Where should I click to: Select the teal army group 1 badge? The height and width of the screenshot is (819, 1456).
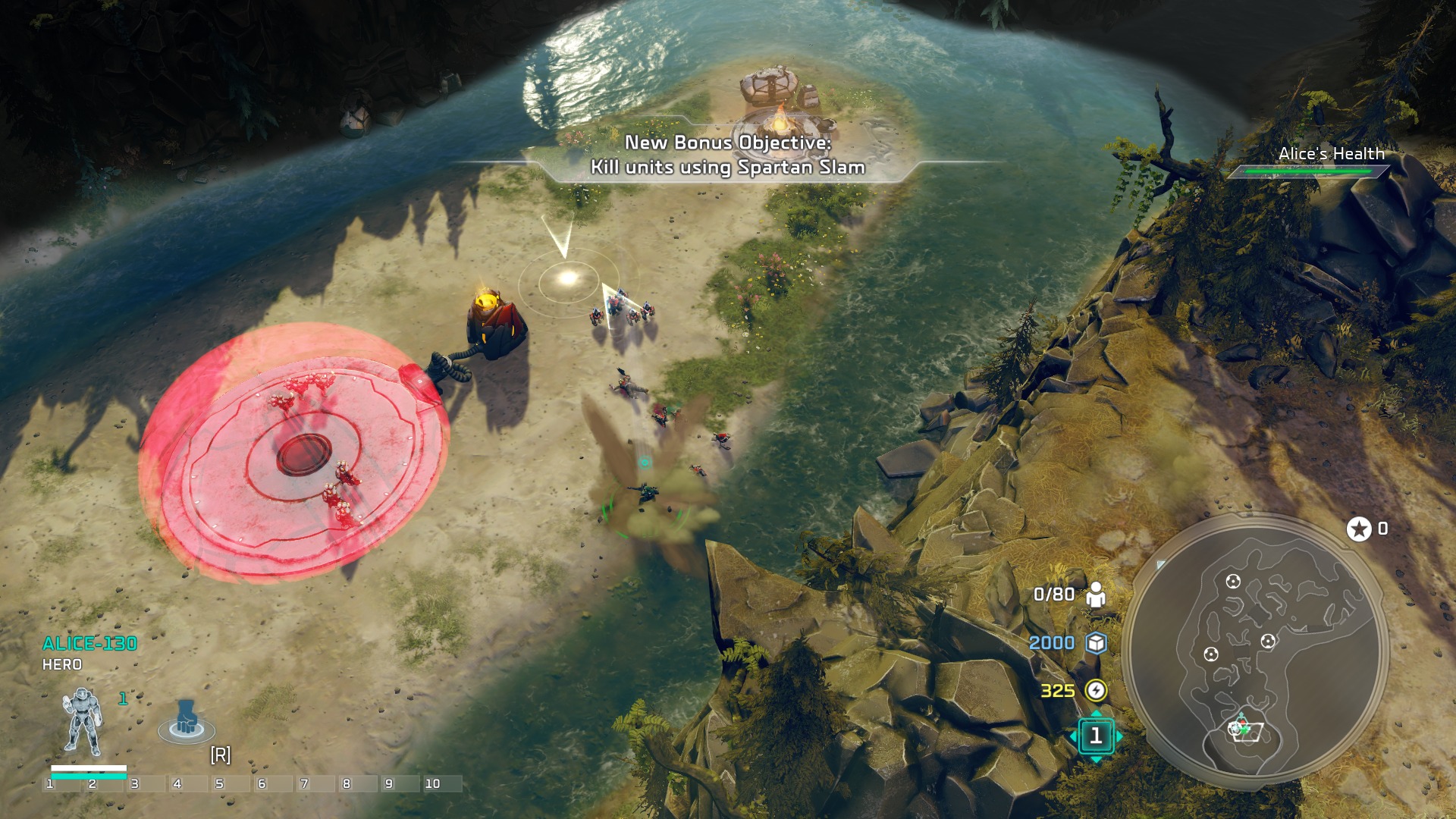tap(1096, 736)
